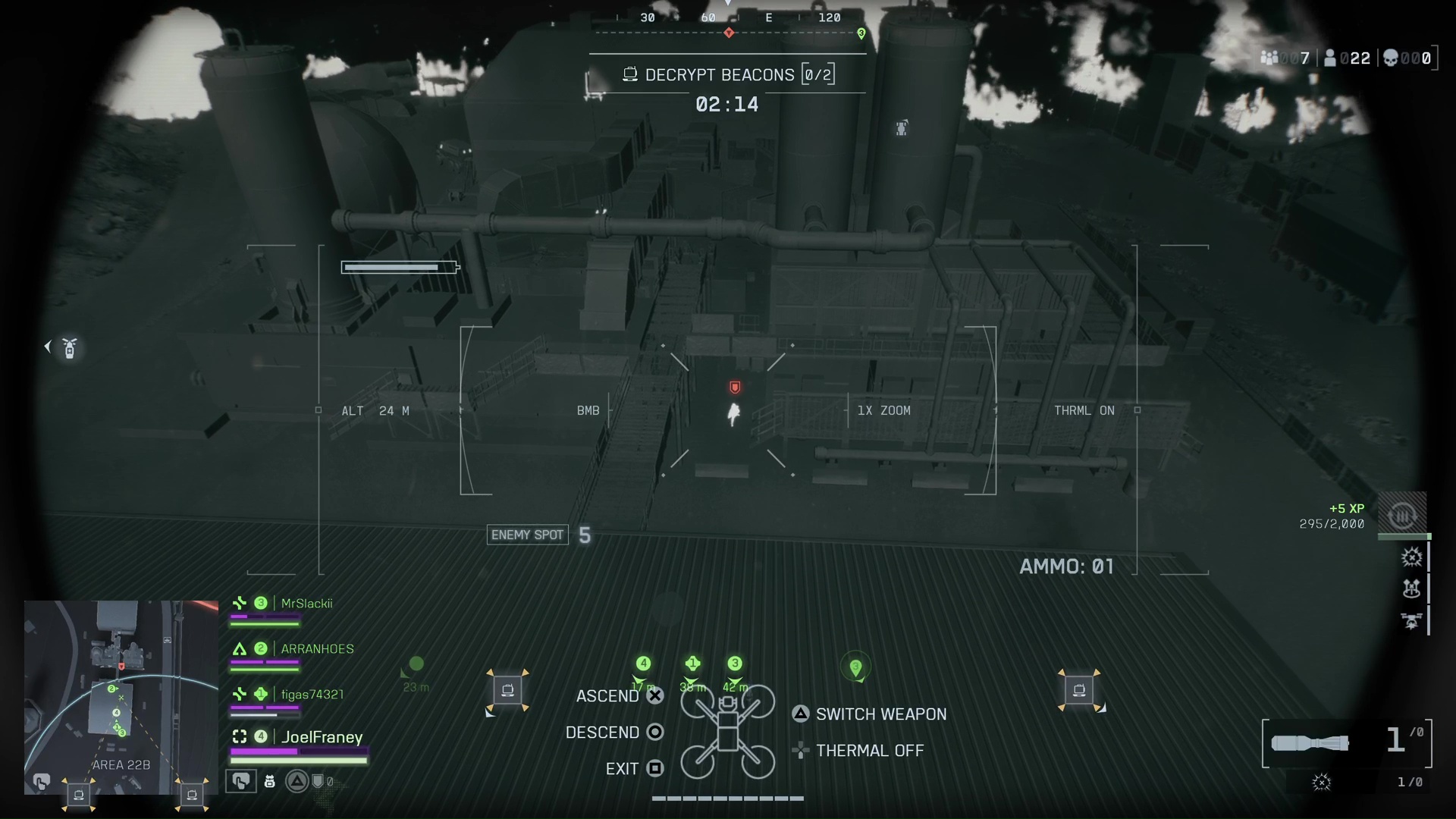Toggle the THRML ON indicator in the scope
The width and height of the screenshot is (1456, 819).
coord(1084,410)
